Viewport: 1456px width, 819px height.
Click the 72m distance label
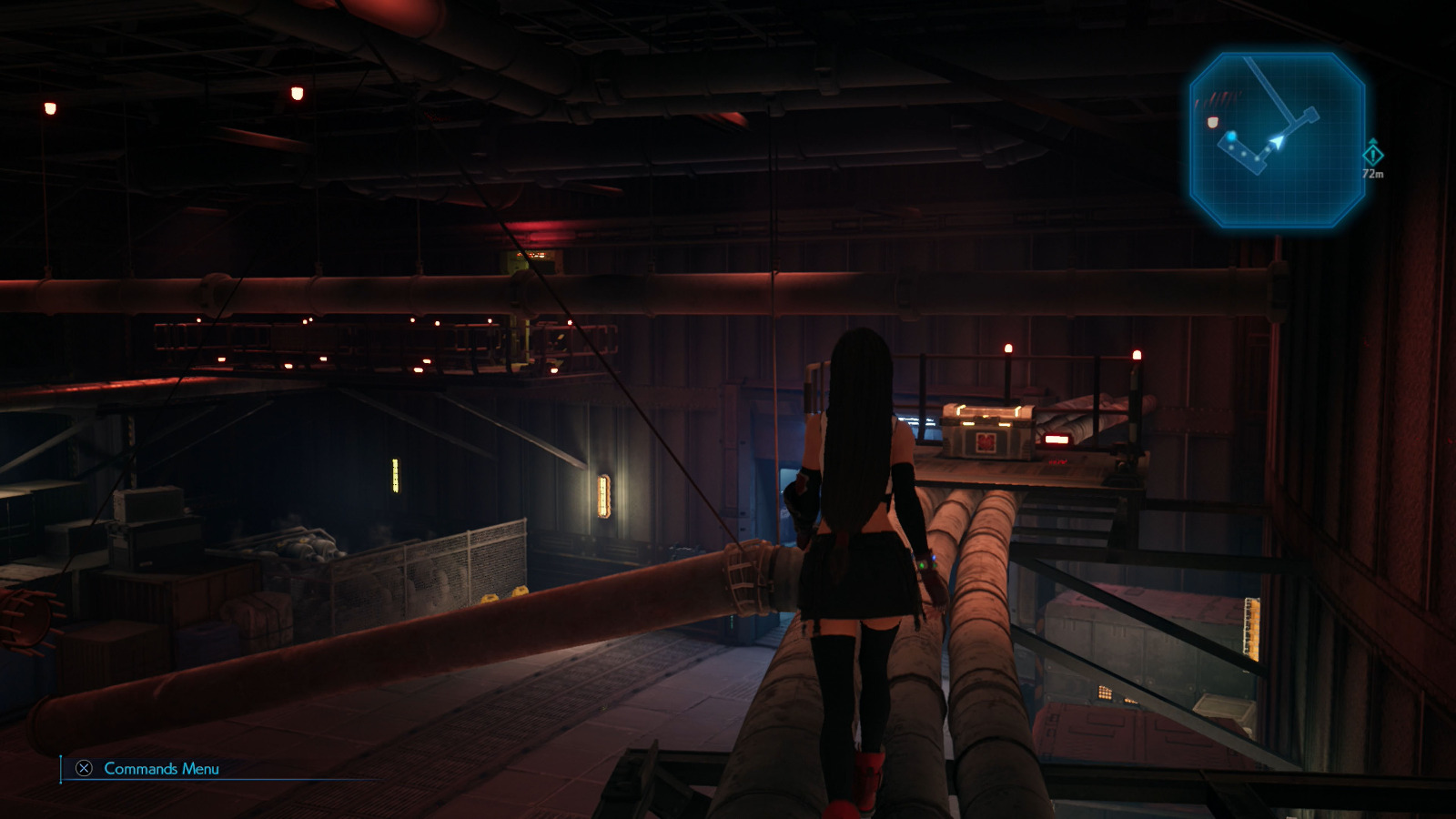point(1372,173)
